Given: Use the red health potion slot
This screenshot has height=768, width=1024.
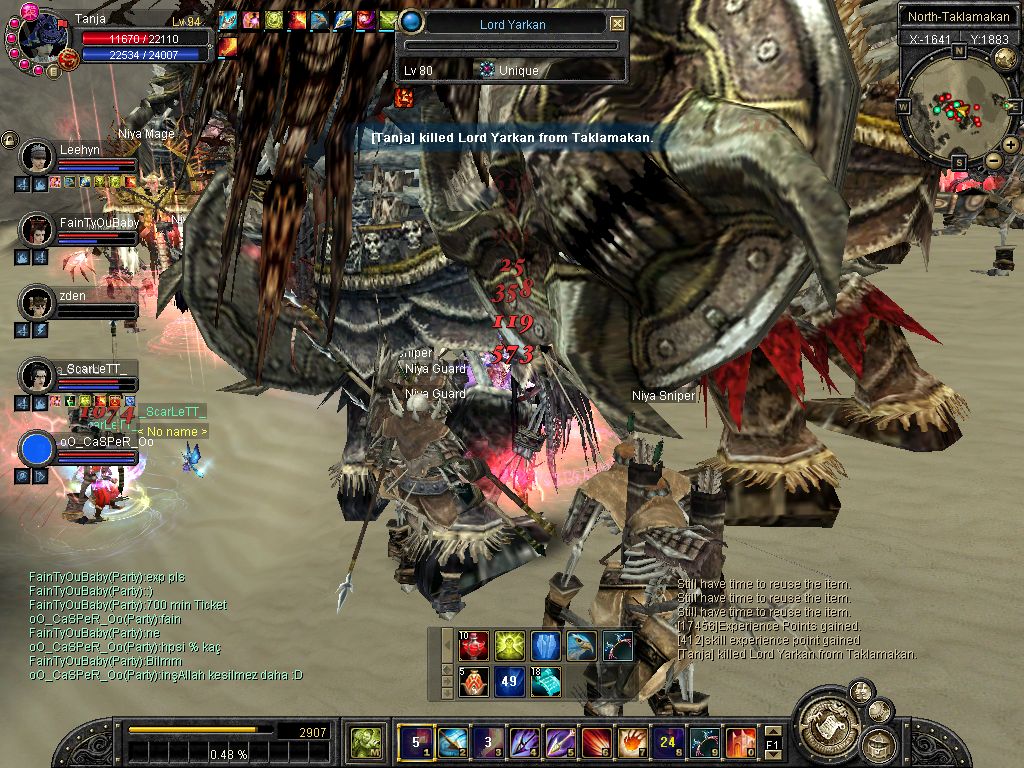Looking at the screenshot, I should tap(473, 646).
